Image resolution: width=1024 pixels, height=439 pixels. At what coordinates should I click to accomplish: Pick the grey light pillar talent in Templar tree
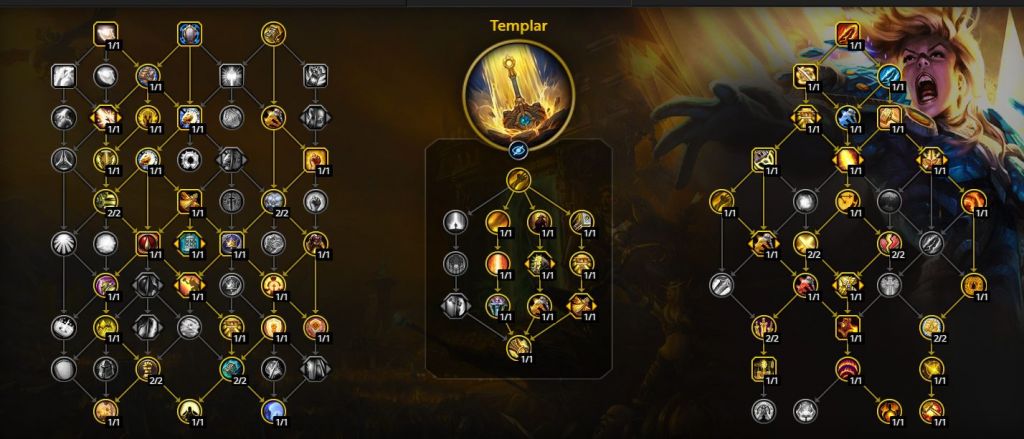pos(456,221)
